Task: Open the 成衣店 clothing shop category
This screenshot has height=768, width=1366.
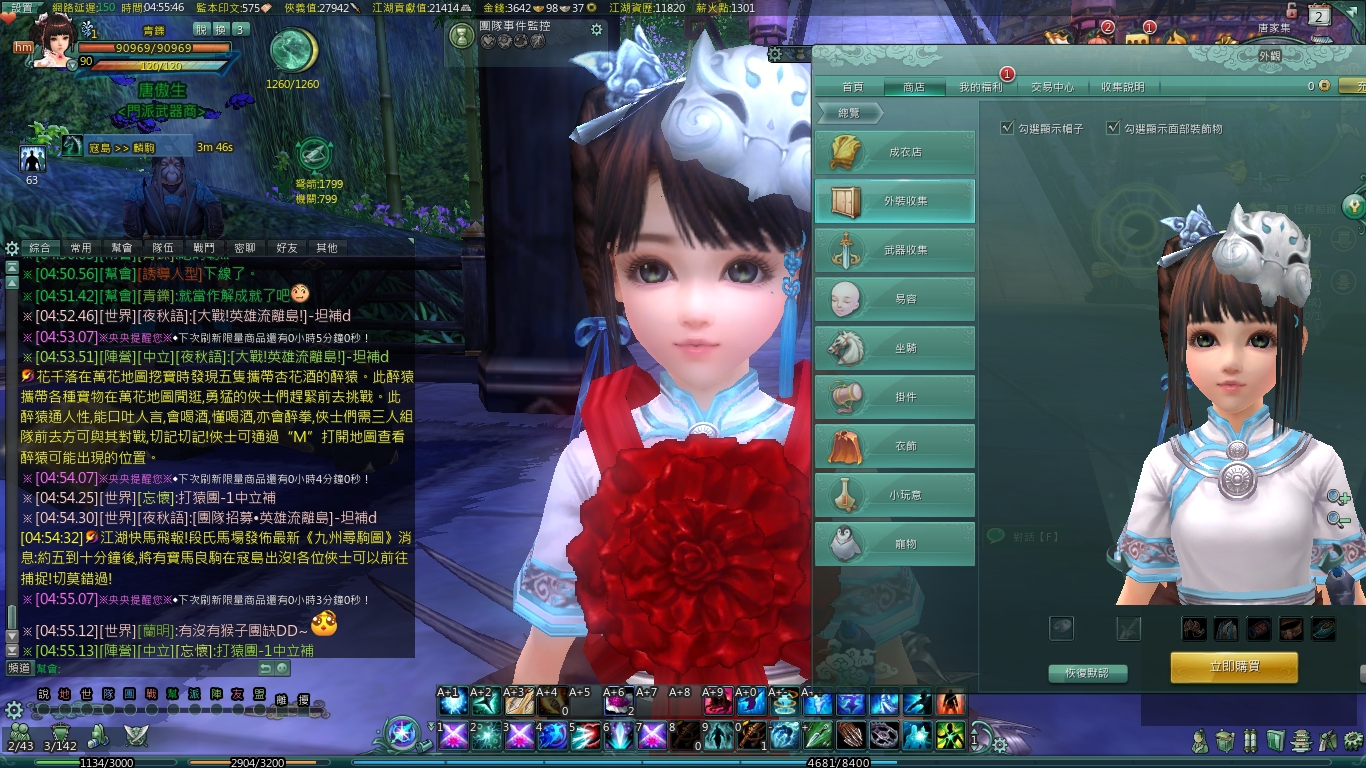Action: click(895, 153)
